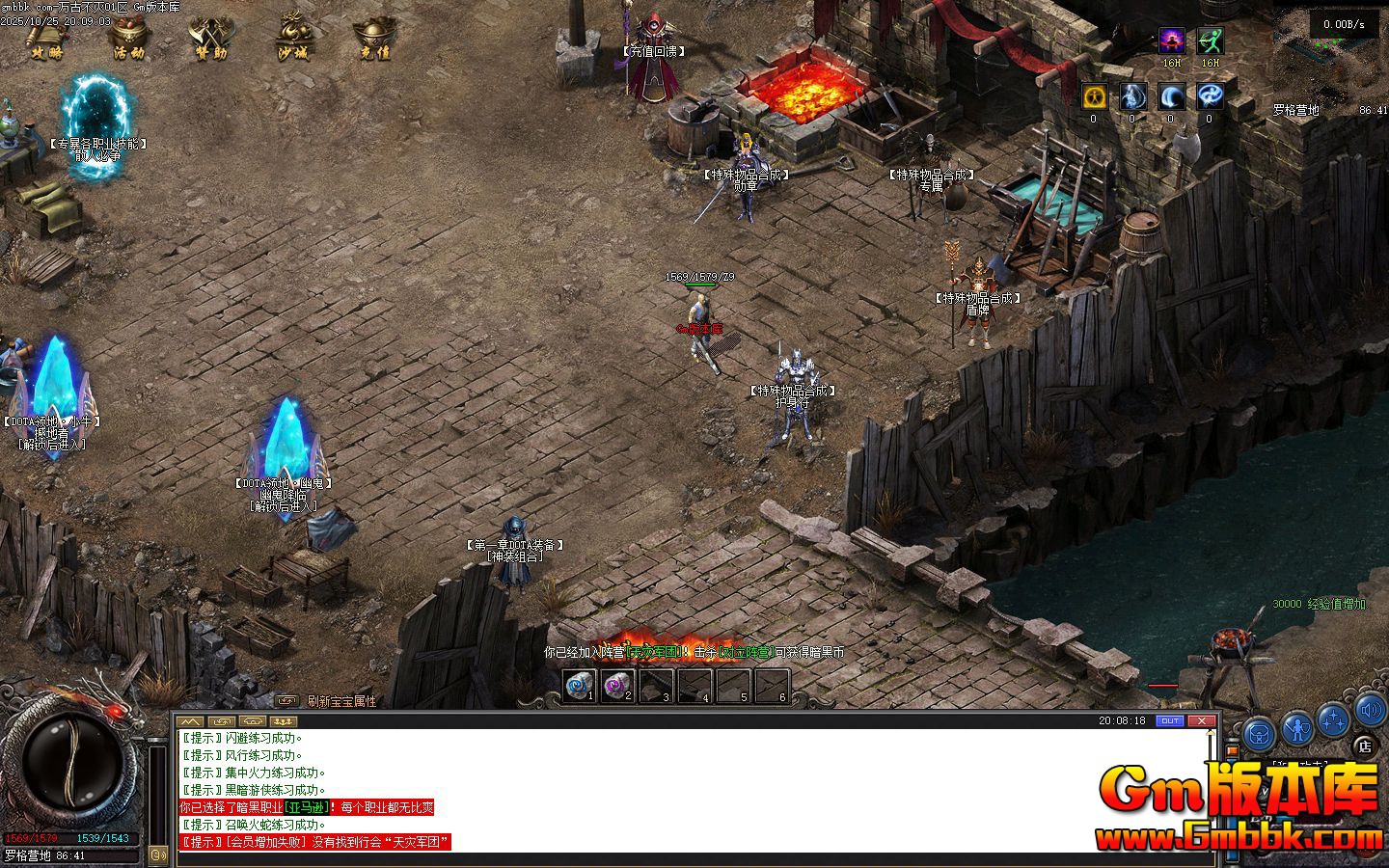Click the purple meditating figure buff icon
This screenshot has height=868, width=1389.
[1171, 41]
